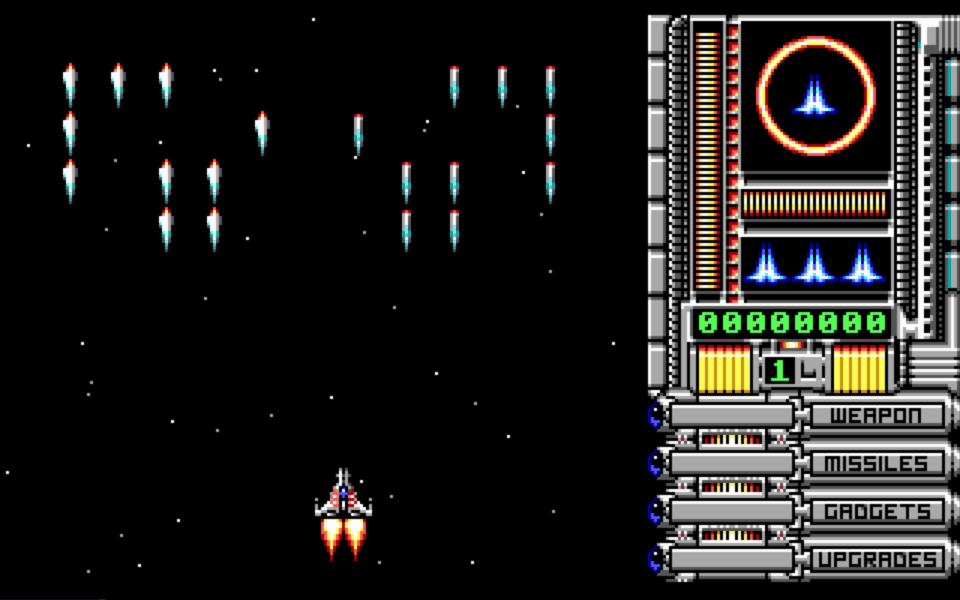Select the WEAPON panel label
This screenshot has height=600, width=960.
pos(876,415)
